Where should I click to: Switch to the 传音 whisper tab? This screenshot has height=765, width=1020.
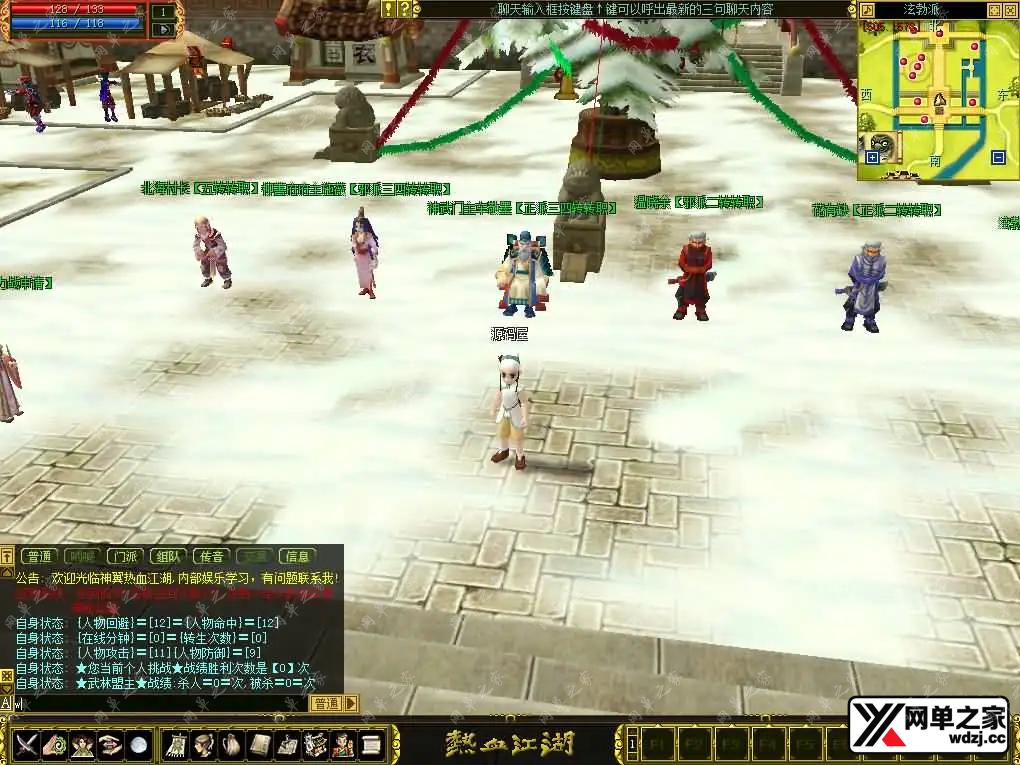pos(210,556)
